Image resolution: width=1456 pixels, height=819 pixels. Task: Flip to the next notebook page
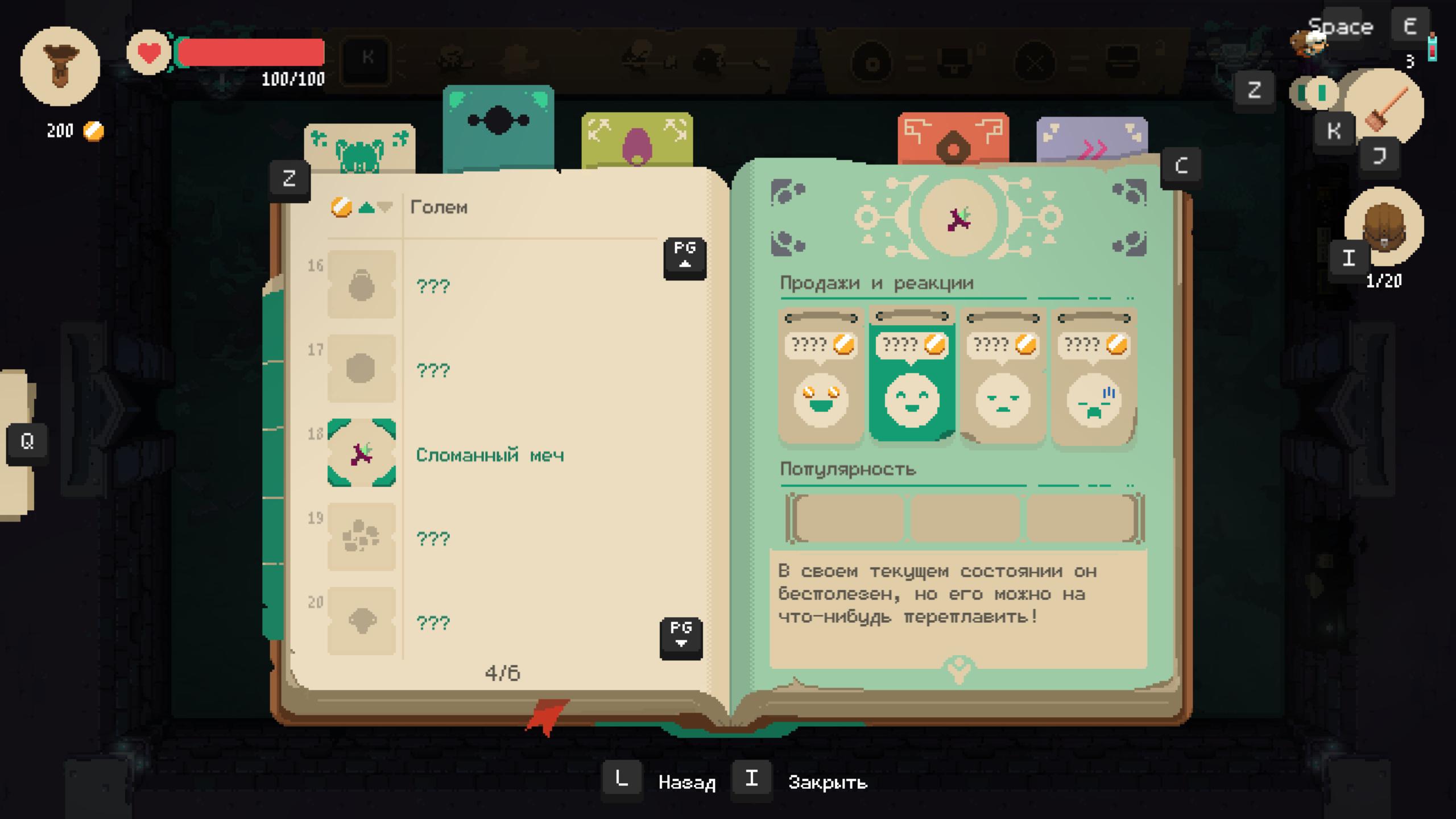(681, 638)
